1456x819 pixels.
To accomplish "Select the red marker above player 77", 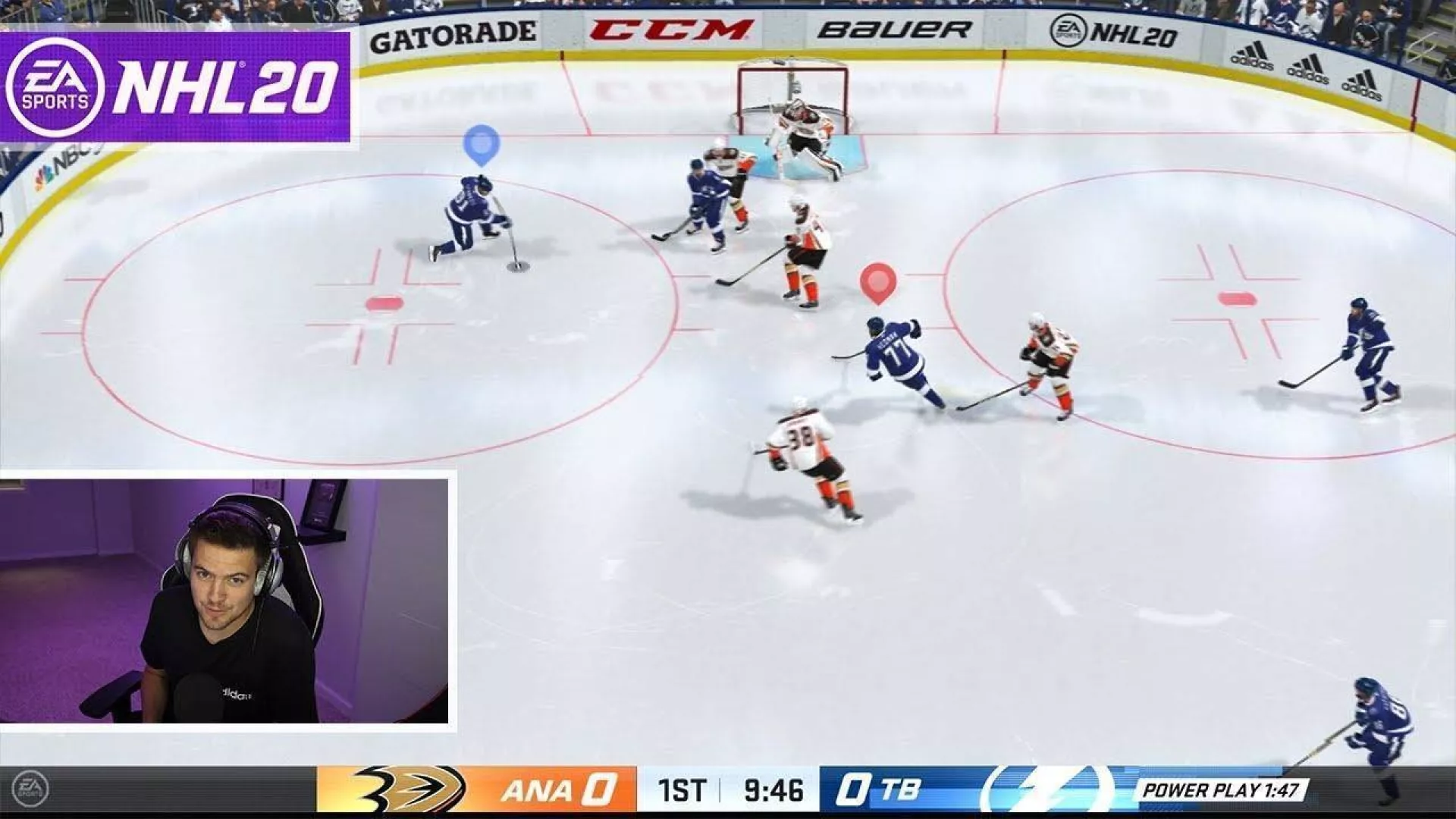I will tap(878, 282).
